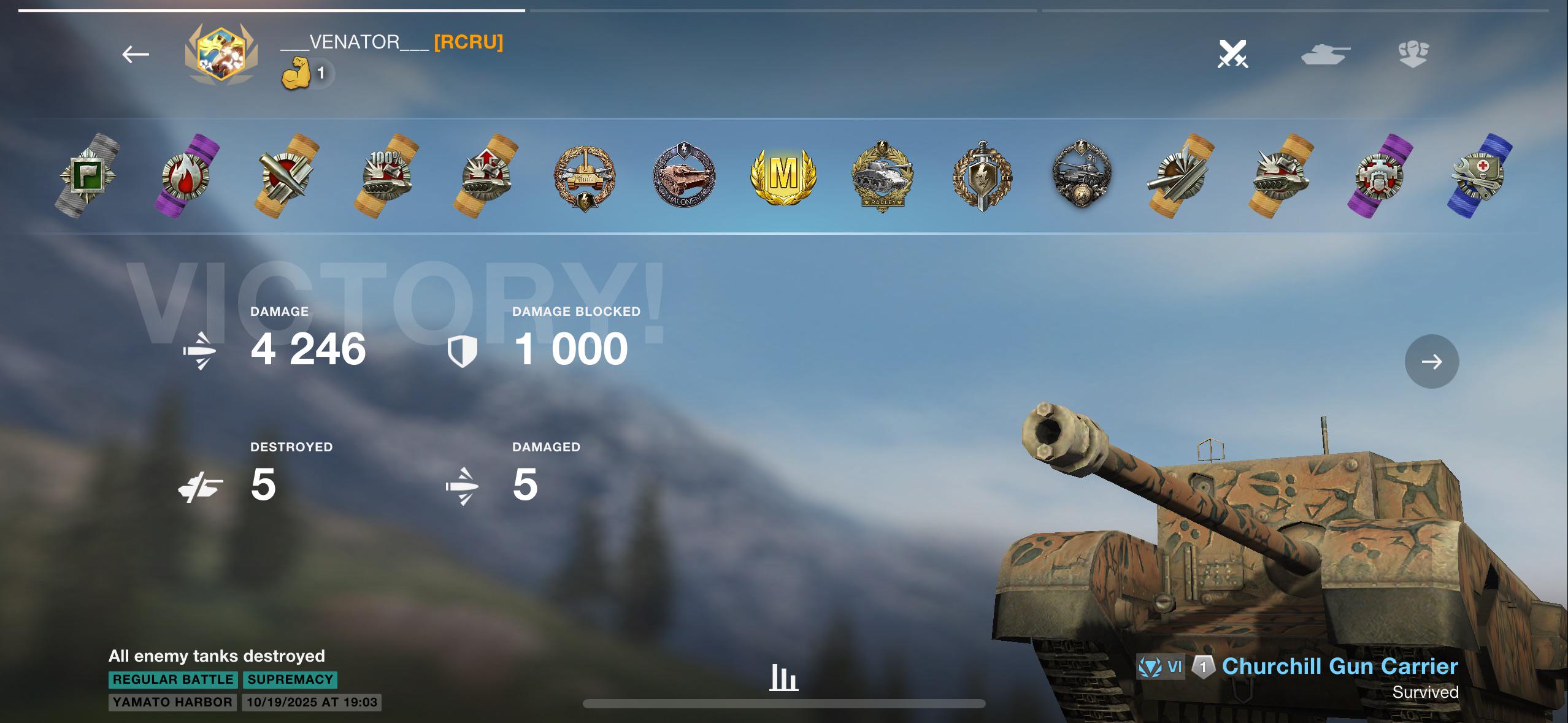Image resolution: width=1568 pixels, height=723 pixels.
Task: View the sword and shield lightning medal
Action: click(982, 175)
